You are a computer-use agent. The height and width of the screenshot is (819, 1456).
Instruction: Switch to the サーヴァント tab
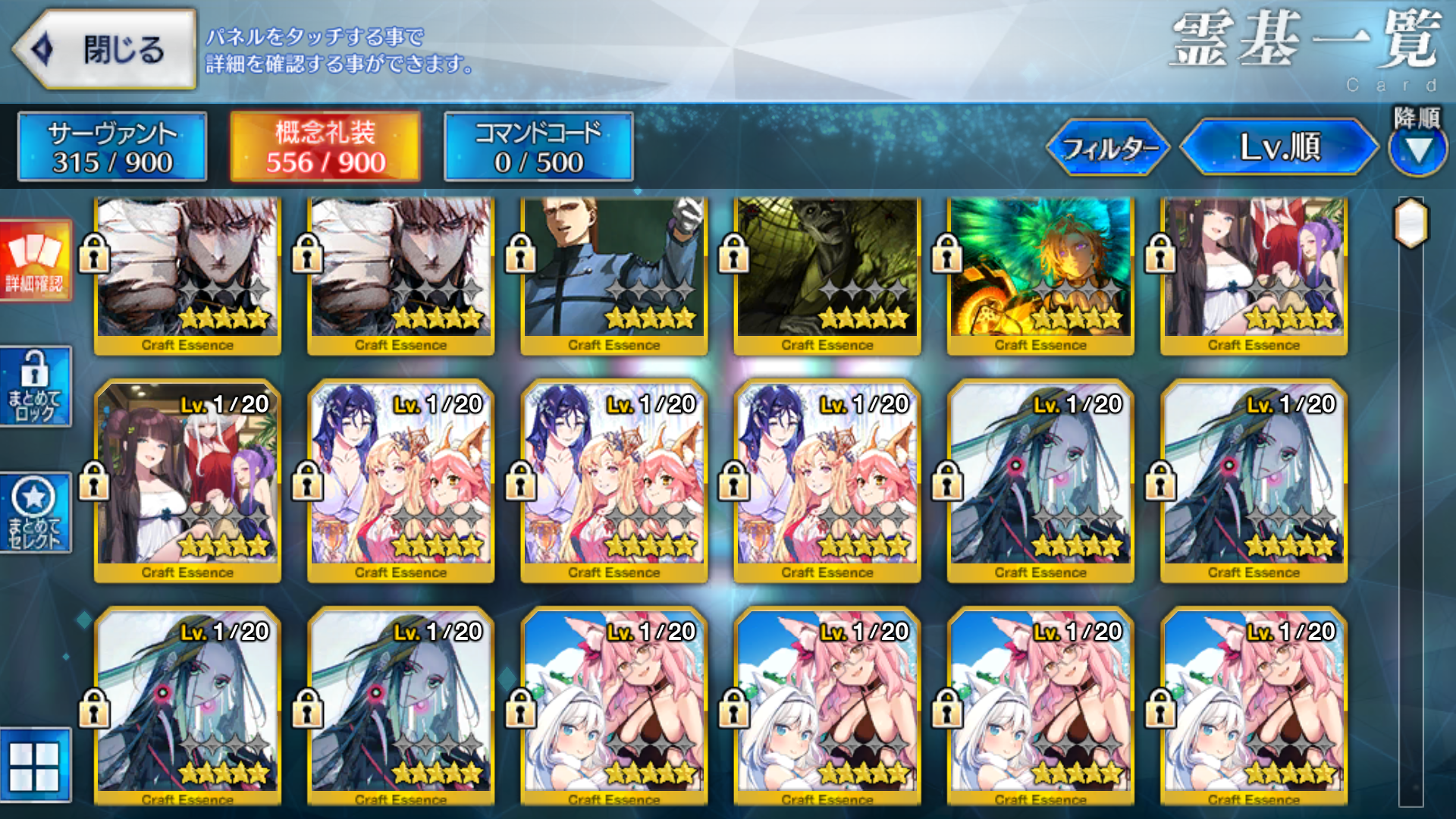pyautogui.click(x=112, y=147)
